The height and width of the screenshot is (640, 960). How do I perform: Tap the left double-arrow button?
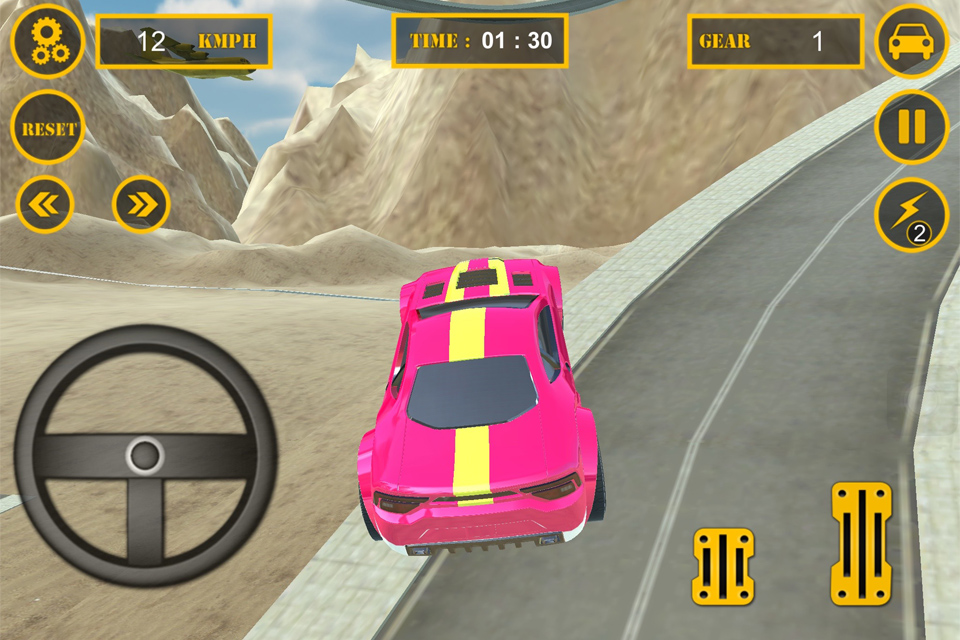click(45, 205)
